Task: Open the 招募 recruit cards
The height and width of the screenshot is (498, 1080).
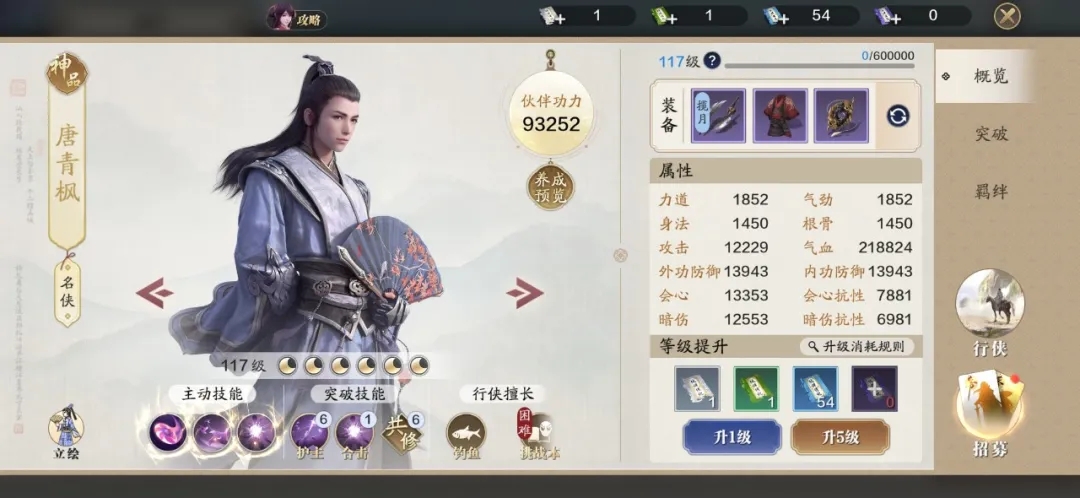Action: (989, 411)
